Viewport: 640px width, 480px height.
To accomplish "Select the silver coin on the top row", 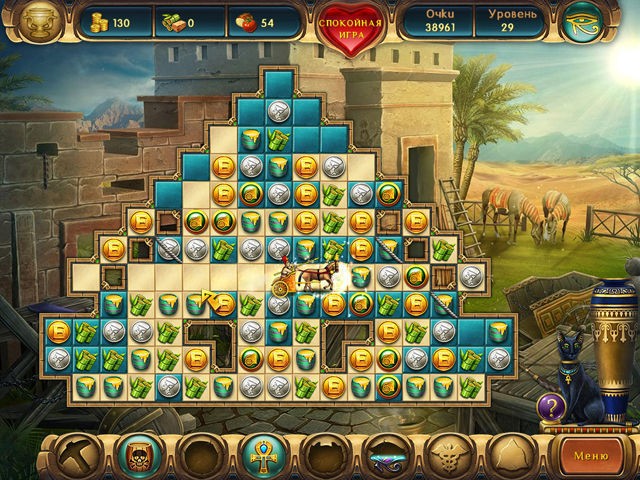I will [x=279, y=111].
